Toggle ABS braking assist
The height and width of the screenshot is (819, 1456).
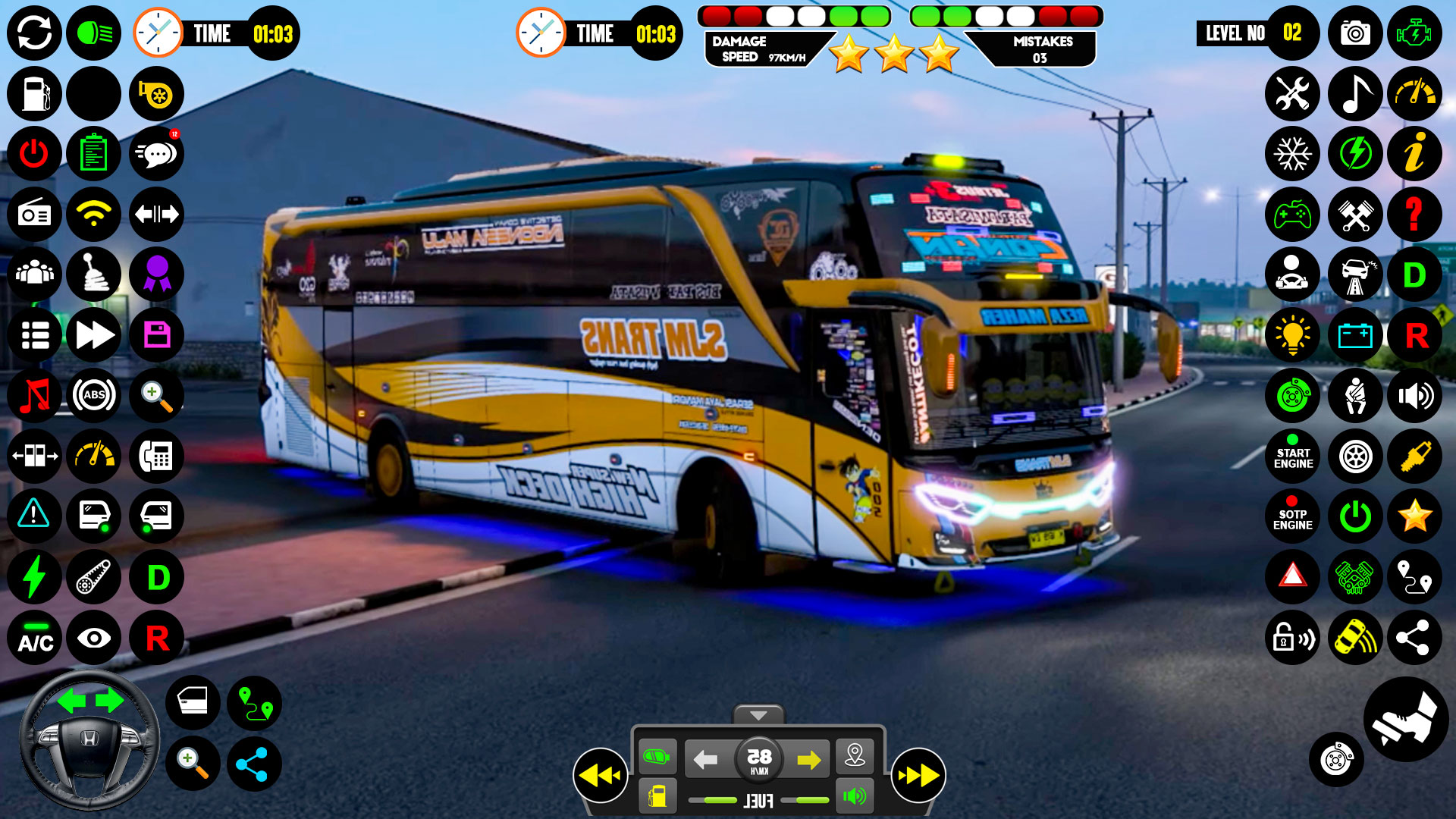click(94, 395)
